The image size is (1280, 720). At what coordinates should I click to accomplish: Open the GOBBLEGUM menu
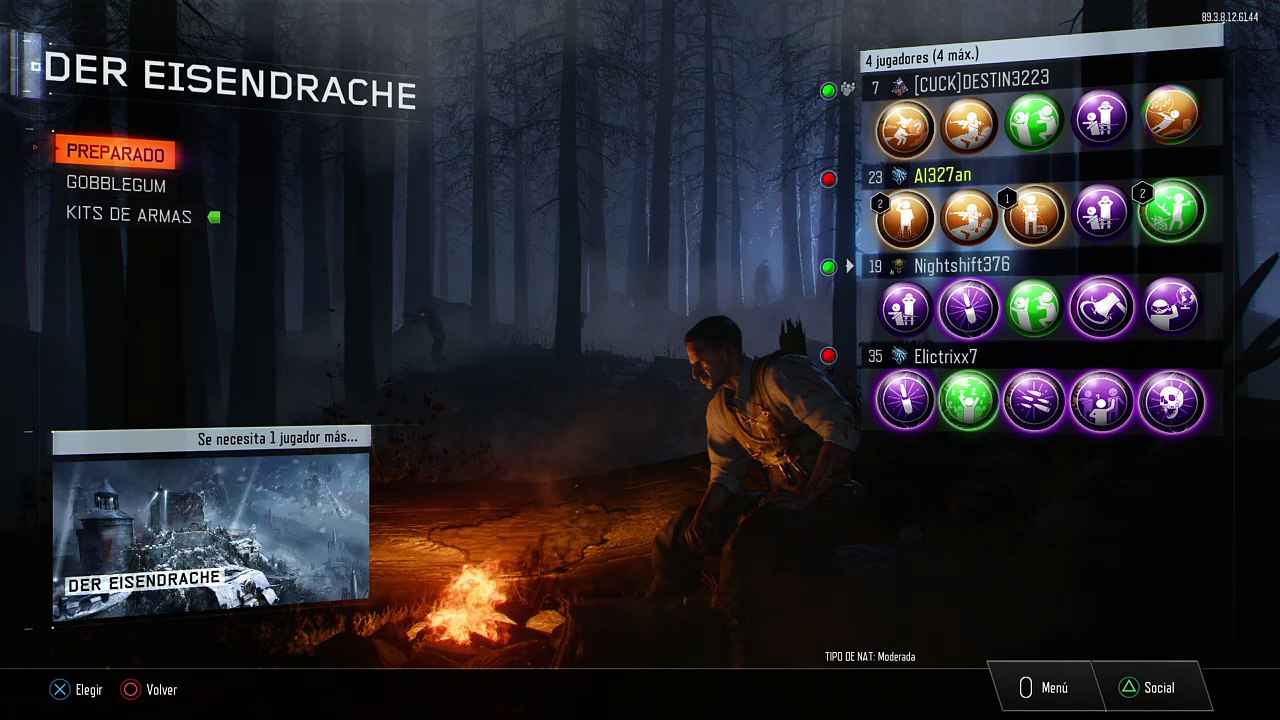[x=116, y=185]
